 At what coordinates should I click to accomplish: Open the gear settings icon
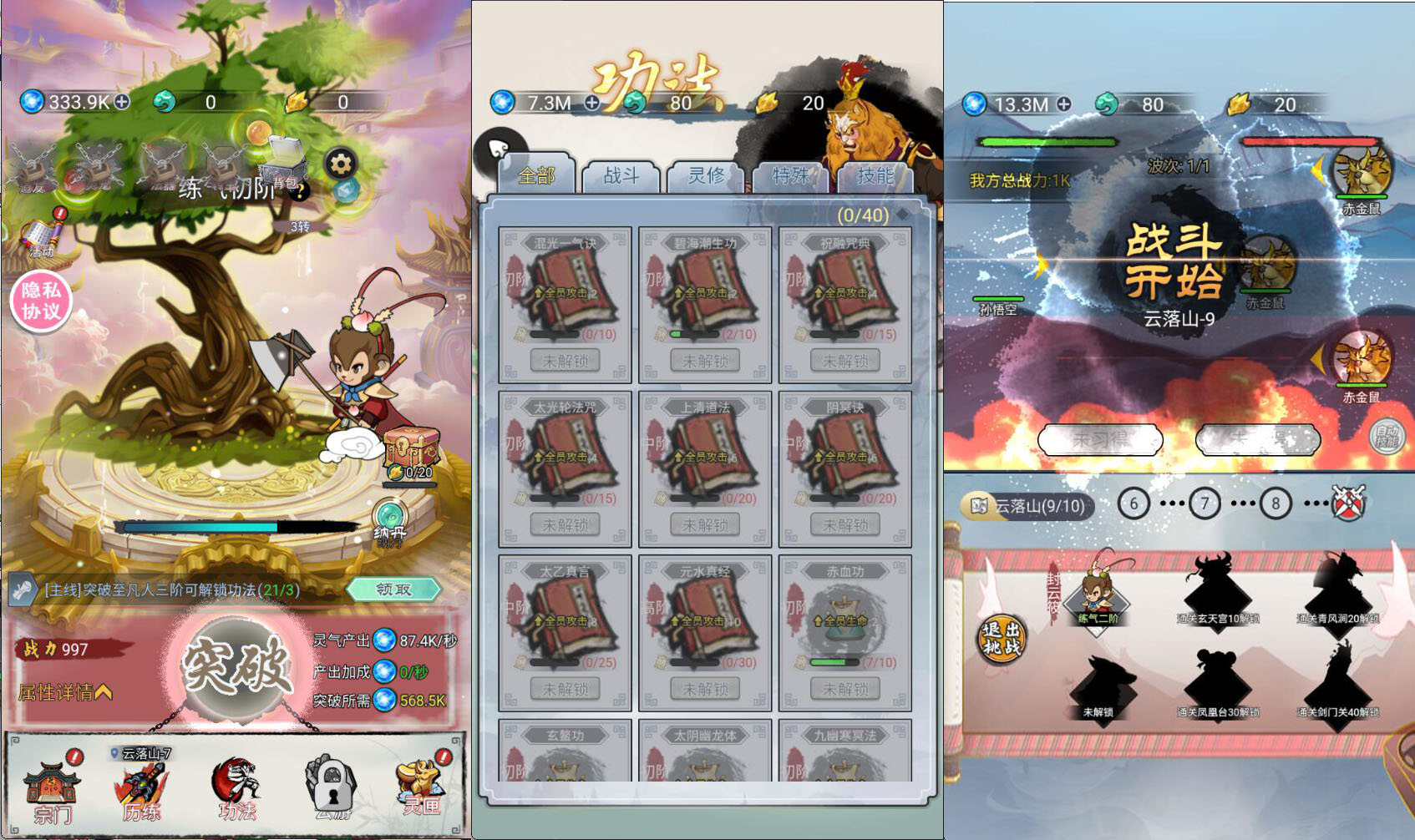click(340, 164)
